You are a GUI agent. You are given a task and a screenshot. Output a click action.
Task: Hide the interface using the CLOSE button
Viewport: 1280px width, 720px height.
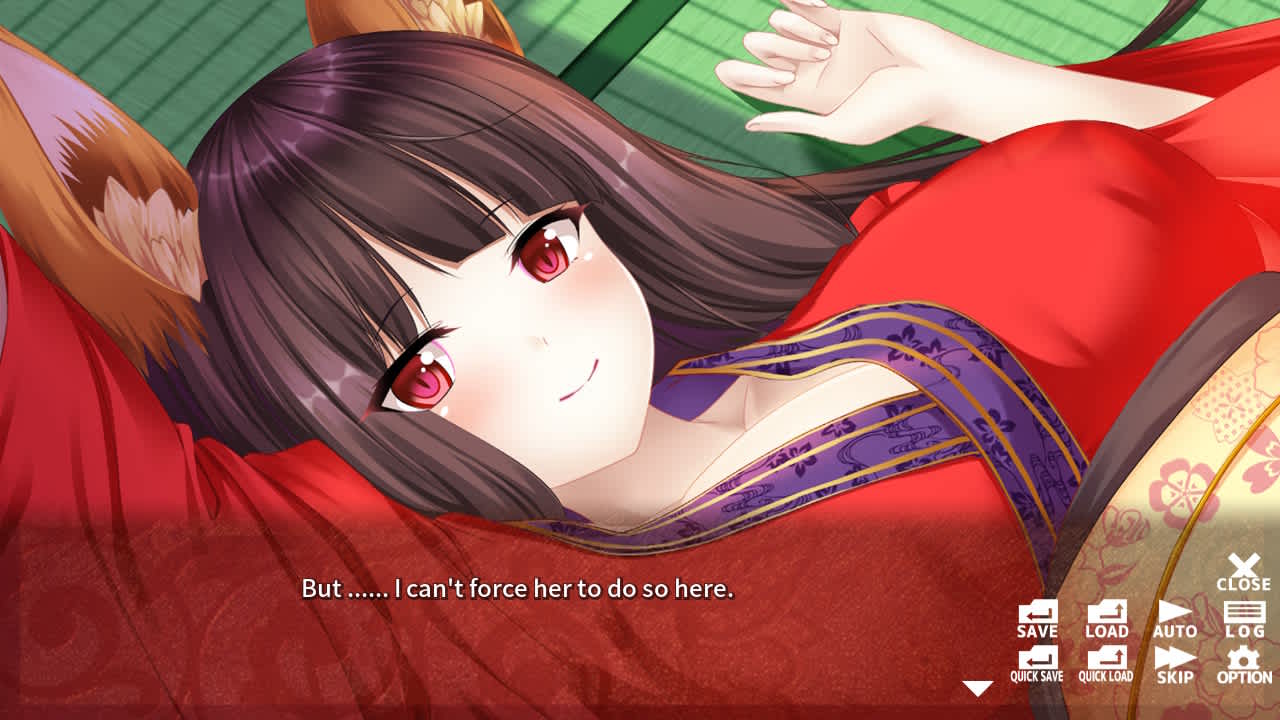[x=1243, y=572]
